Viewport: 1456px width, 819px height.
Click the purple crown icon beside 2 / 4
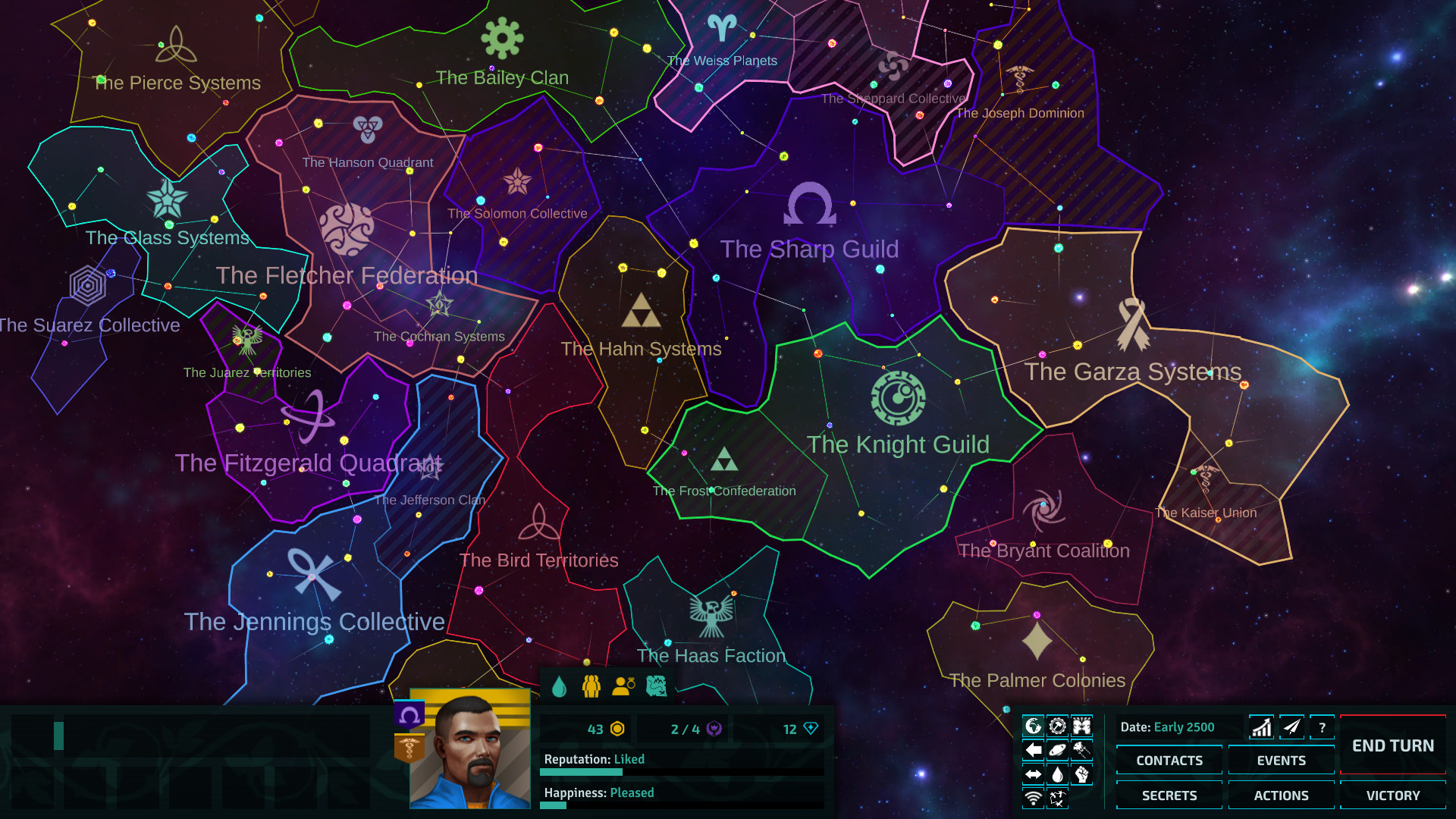pyautogui.click(x=714, y=730)
